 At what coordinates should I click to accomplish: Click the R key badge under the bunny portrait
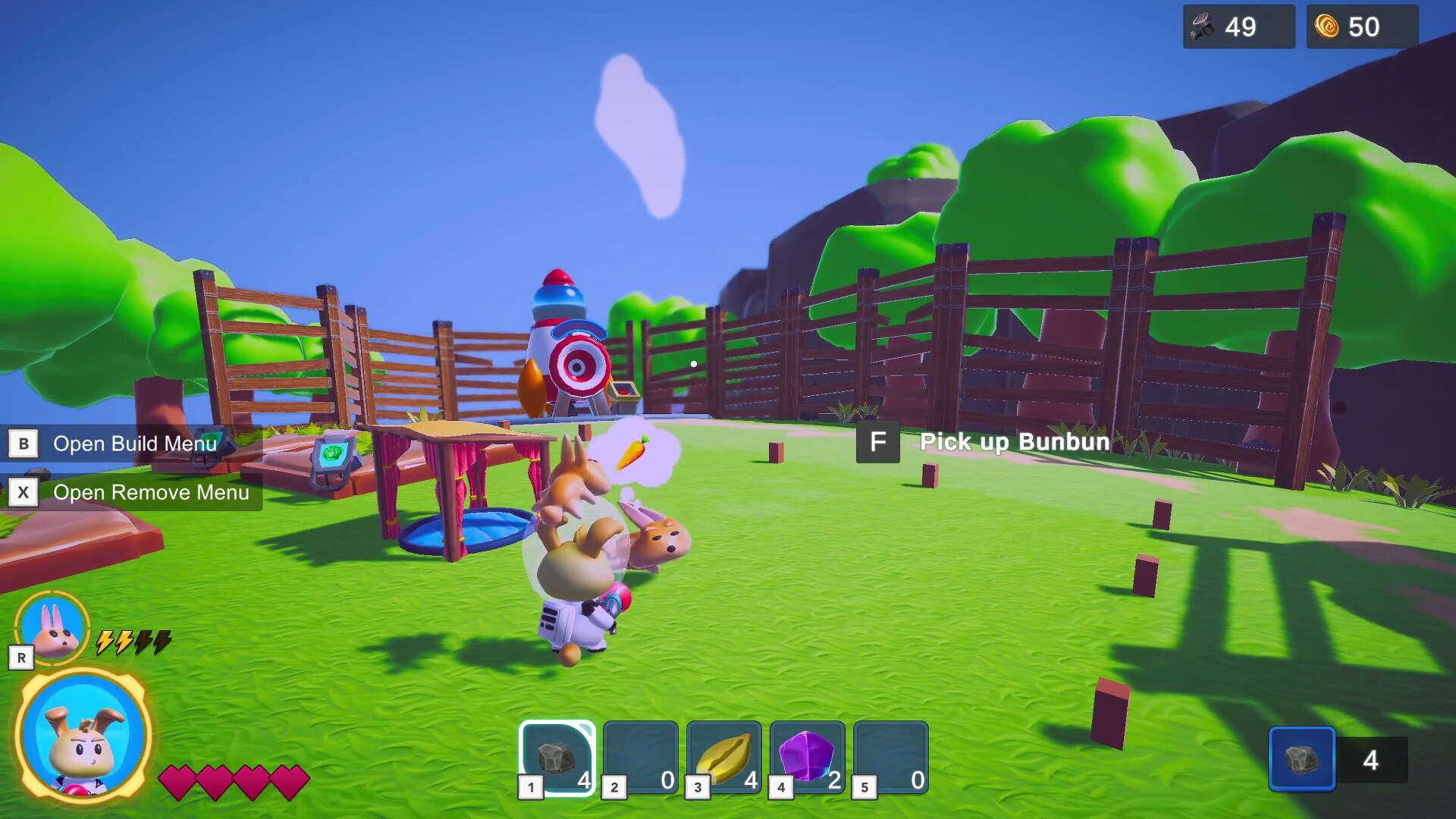click(22, 657)
